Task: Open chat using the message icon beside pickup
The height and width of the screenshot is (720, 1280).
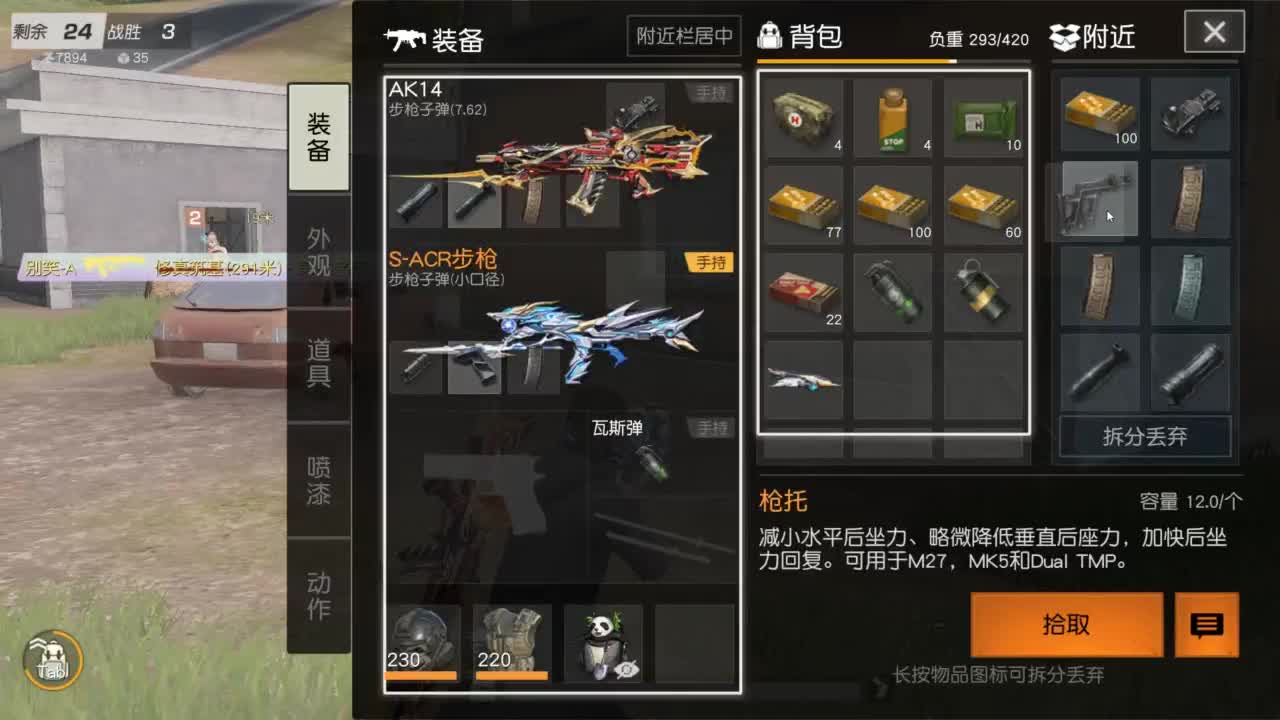Action: (x=1206, y=625)
